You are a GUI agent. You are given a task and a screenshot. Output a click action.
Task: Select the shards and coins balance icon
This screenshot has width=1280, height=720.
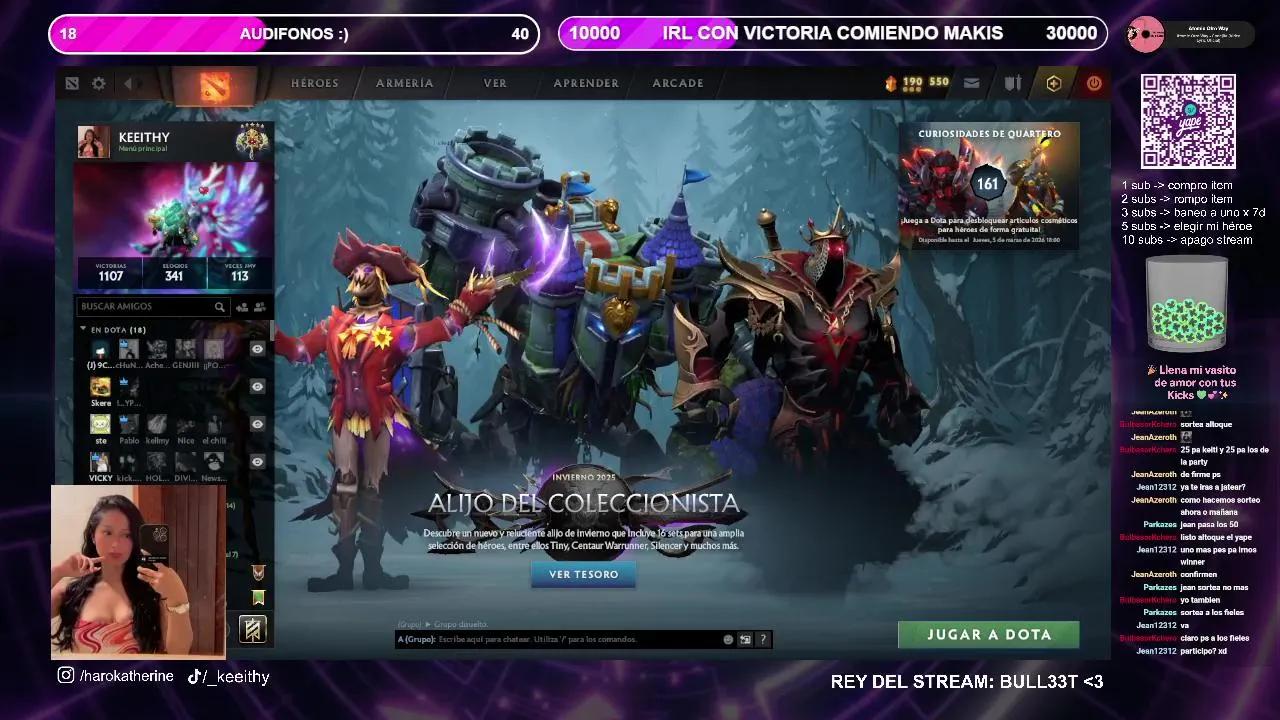click(912, 83)
